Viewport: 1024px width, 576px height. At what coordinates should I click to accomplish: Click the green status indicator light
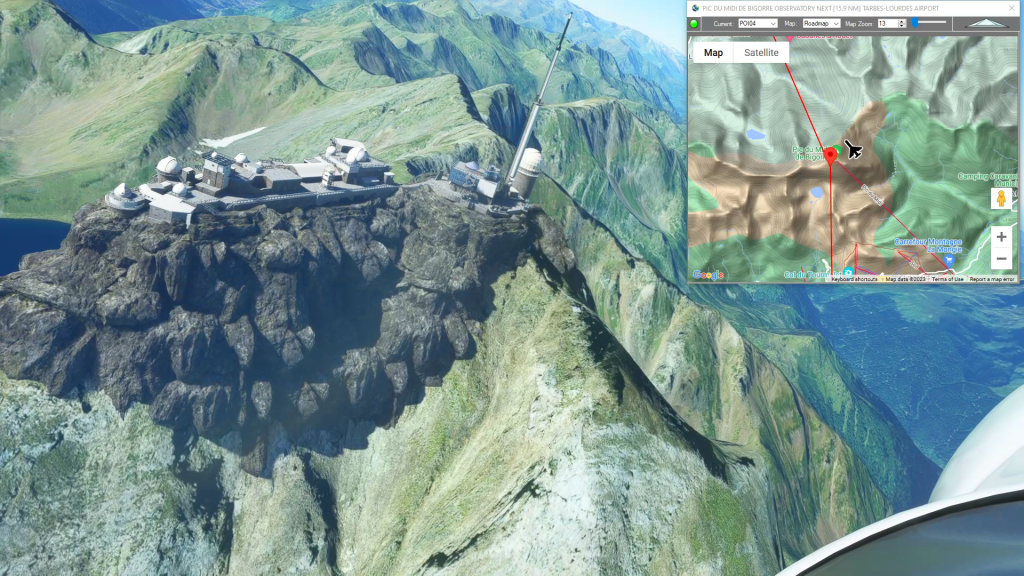point(696,23)
